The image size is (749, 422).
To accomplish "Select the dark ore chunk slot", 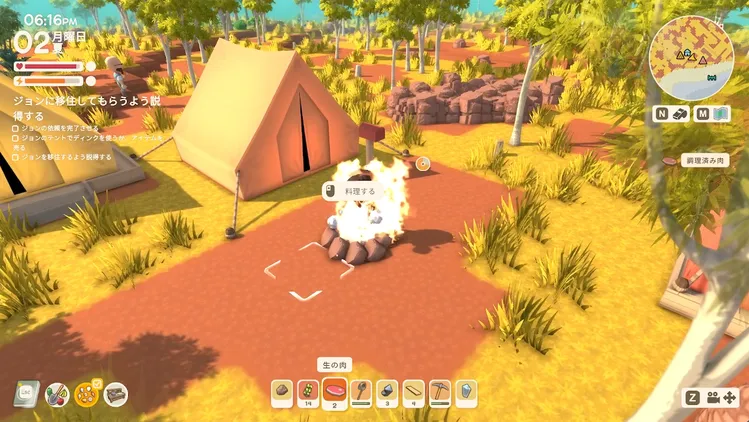I will click(x=387, y=391).
